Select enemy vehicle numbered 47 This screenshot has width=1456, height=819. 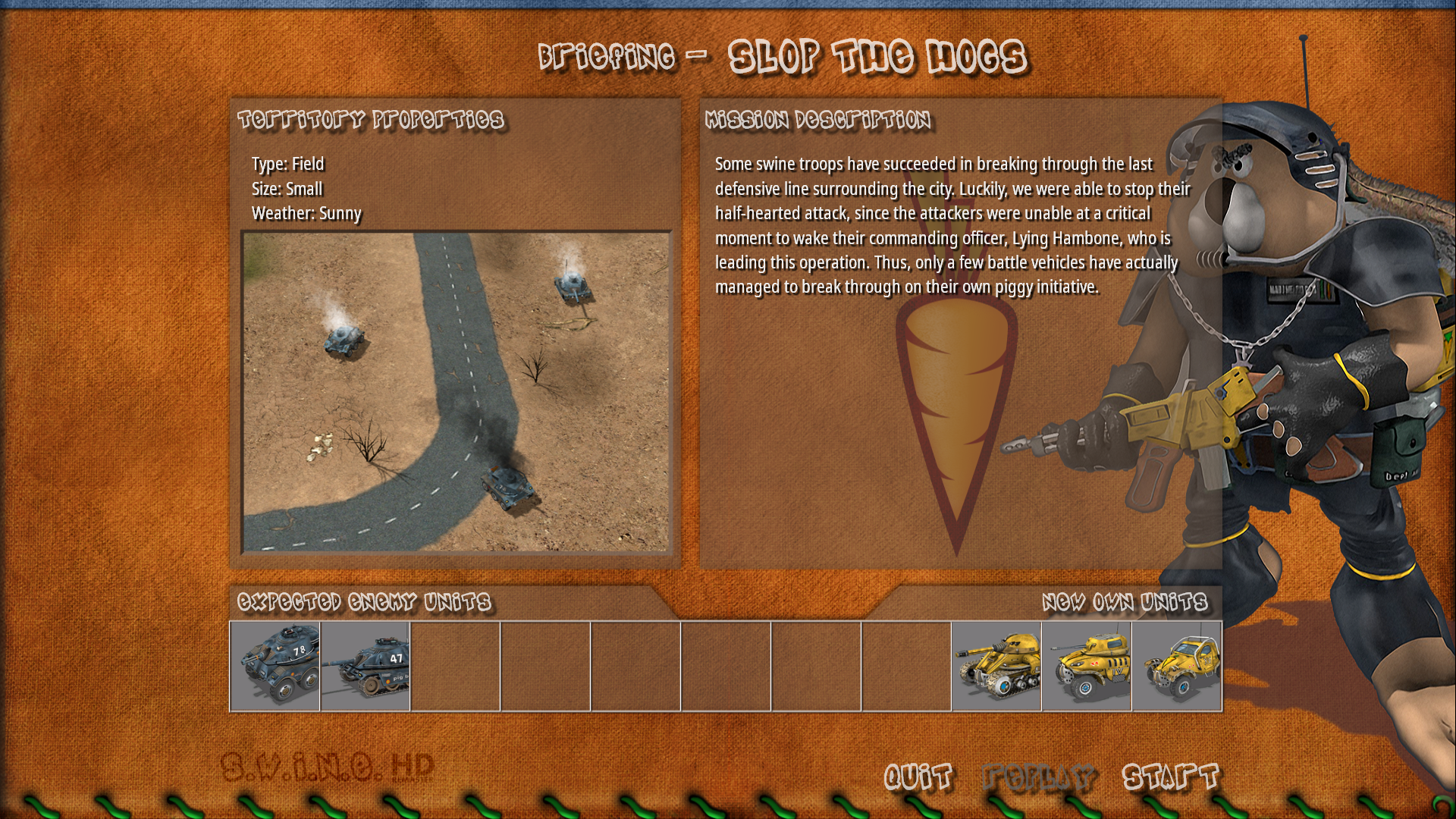tap(366, 667)
